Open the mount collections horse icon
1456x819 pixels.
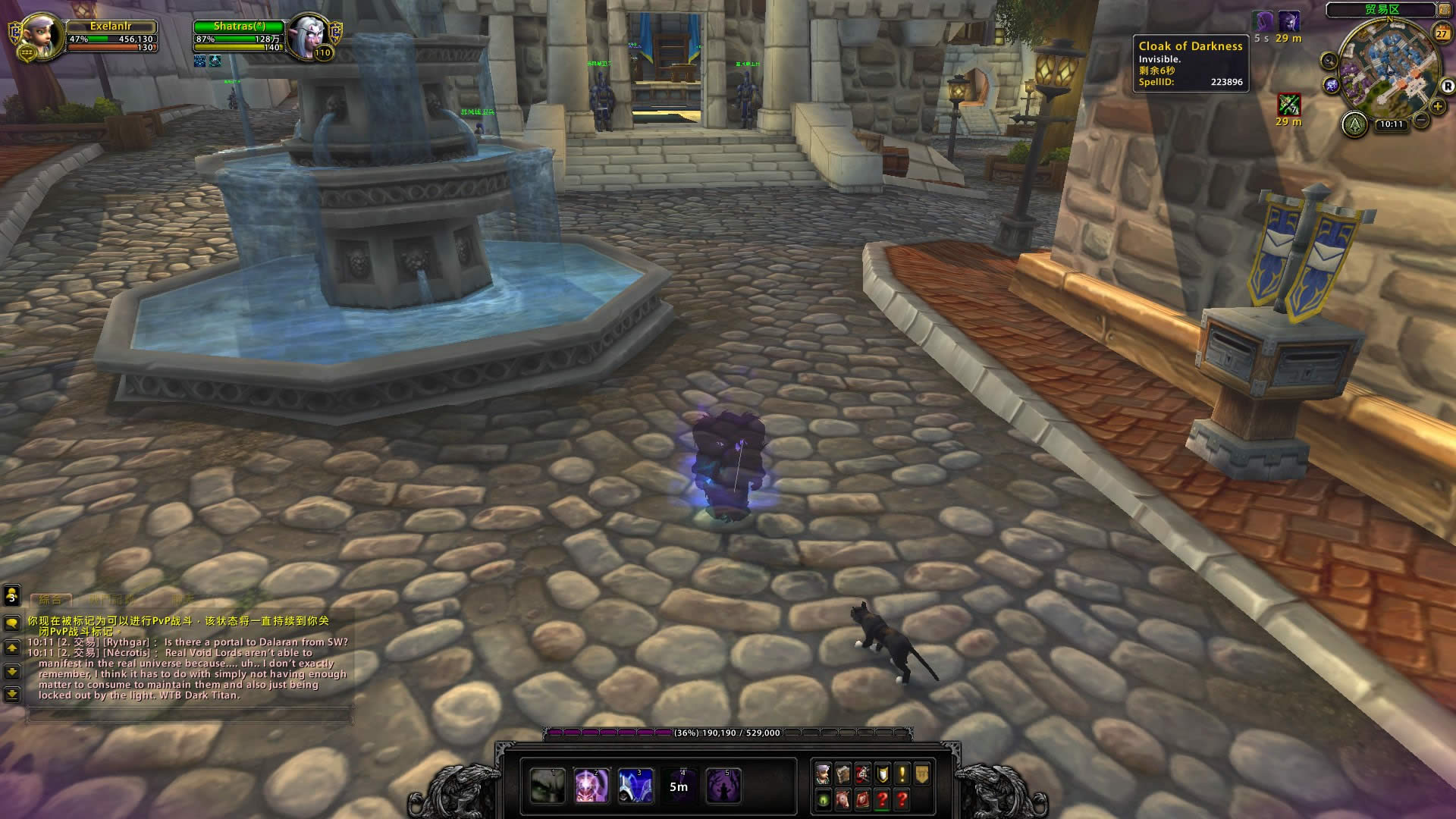843,799
